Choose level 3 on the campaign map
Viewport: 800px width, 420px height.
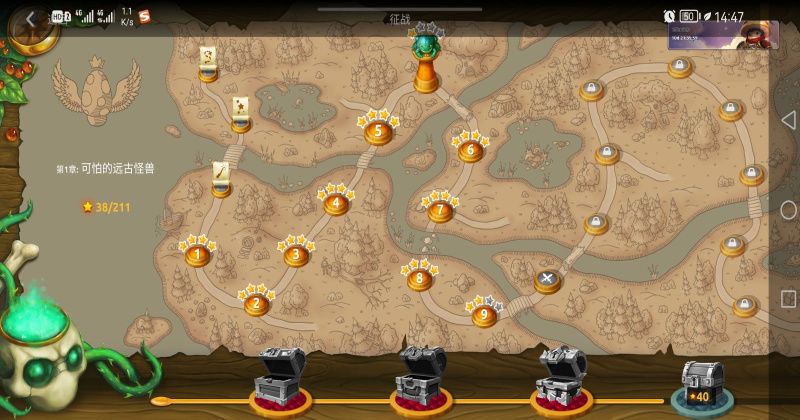(295, 255)
